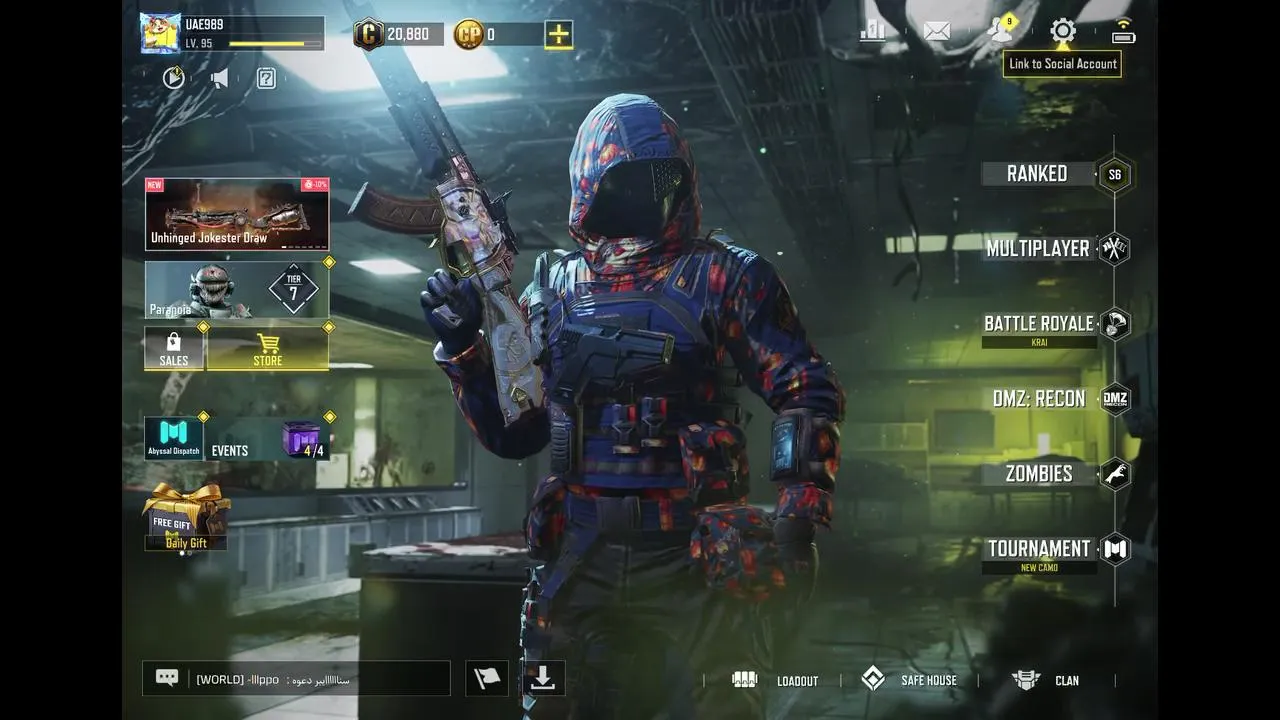
Task: Open the Sales shop
Action: pyautogui.click(x=174, y=349)
